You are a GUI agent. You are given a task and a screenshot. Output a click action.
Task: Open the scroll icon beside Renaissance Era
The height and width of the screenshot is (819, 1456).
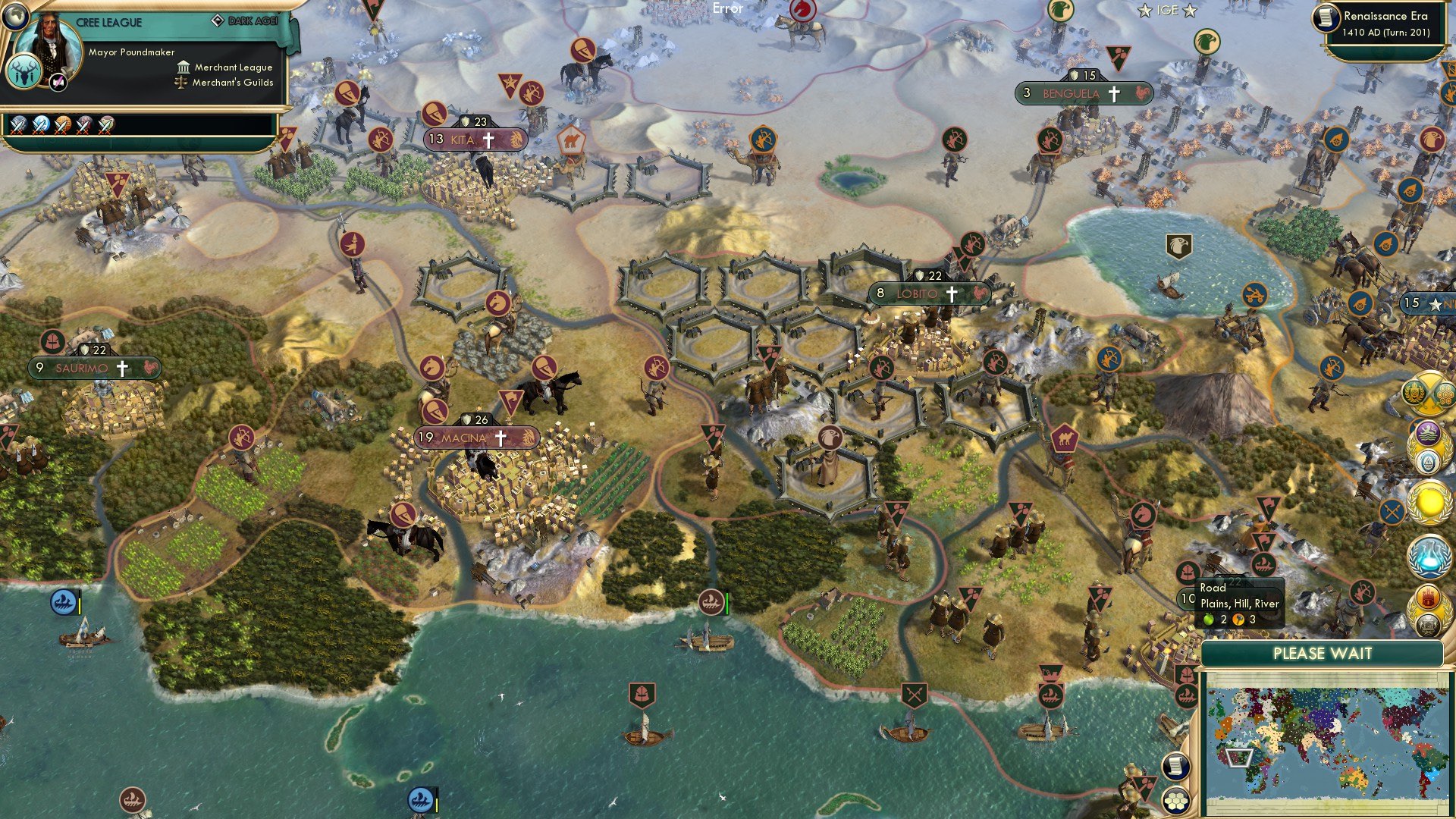[x=1326, y=17]
